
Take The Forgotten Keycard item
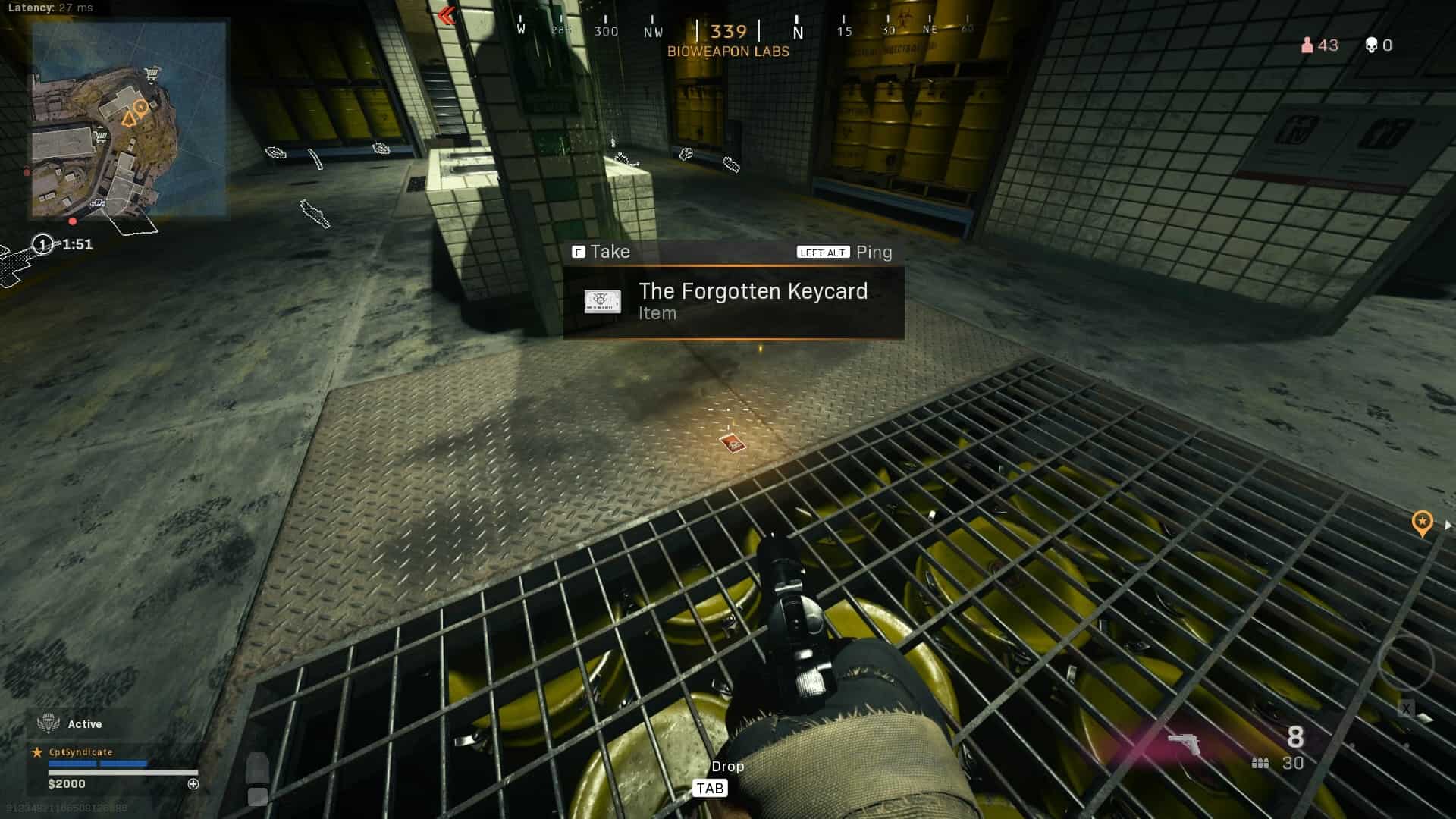(601, 252)
